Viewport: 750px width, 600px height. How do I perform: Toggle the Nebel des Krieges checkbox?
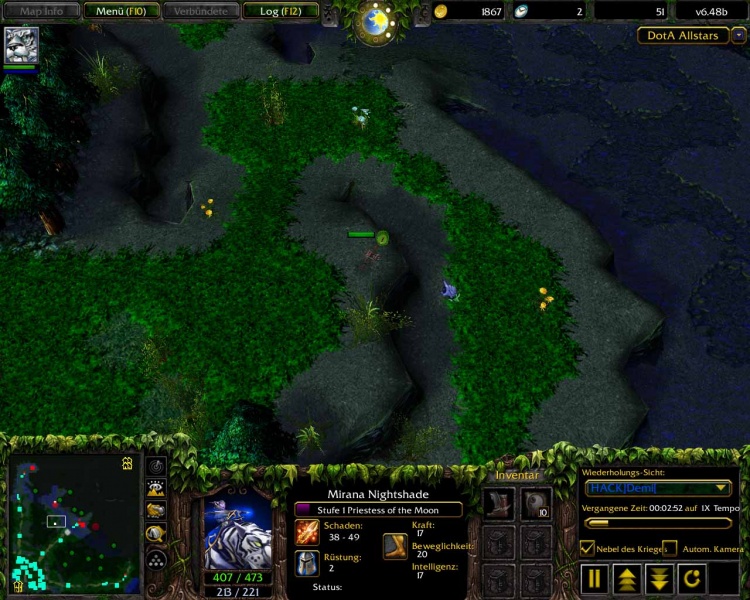pos(588,548)
